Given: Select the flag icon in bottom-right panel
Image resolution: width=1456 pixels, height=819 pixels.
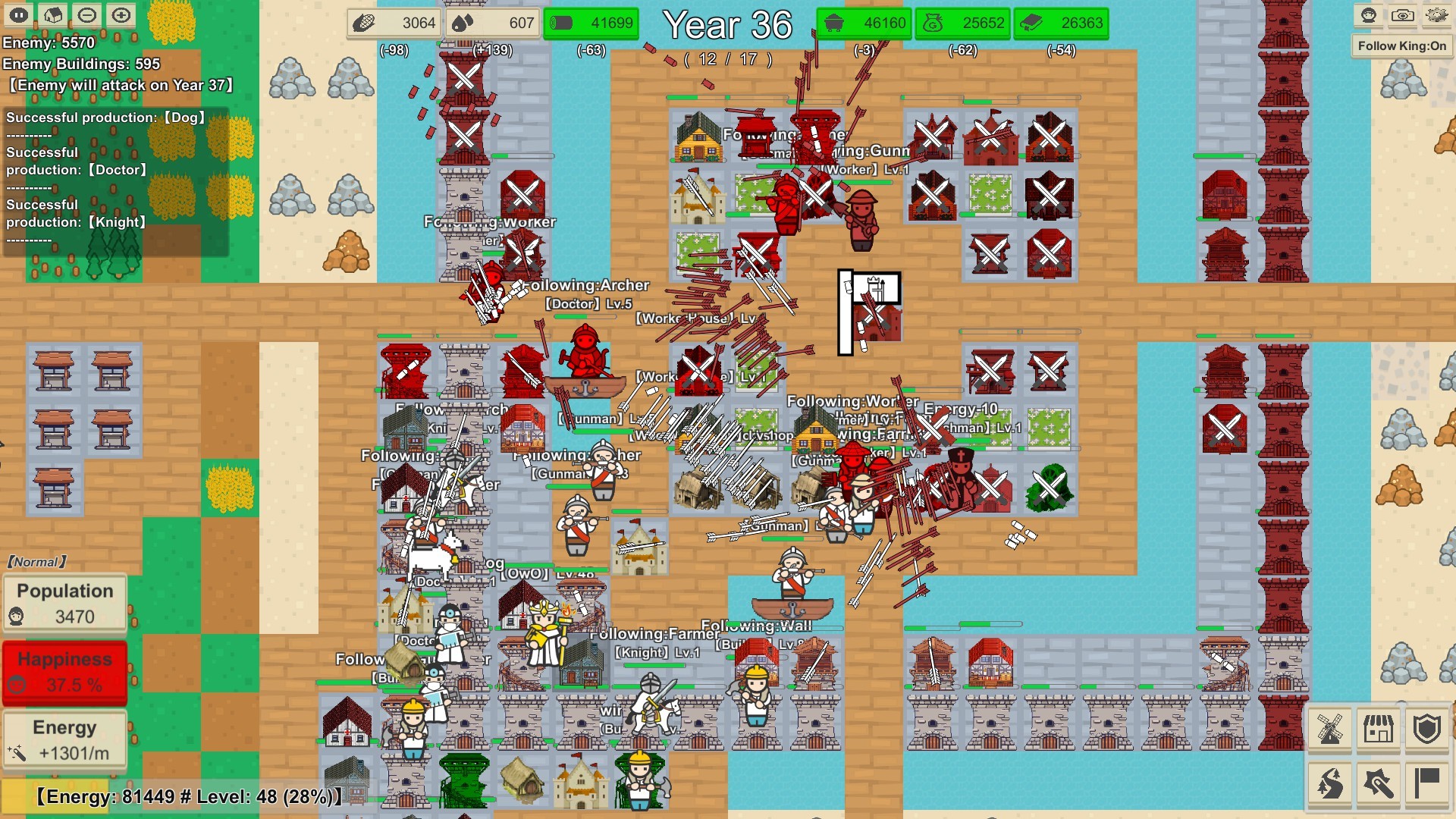Looking at the screenshot, I should 1426,783.
